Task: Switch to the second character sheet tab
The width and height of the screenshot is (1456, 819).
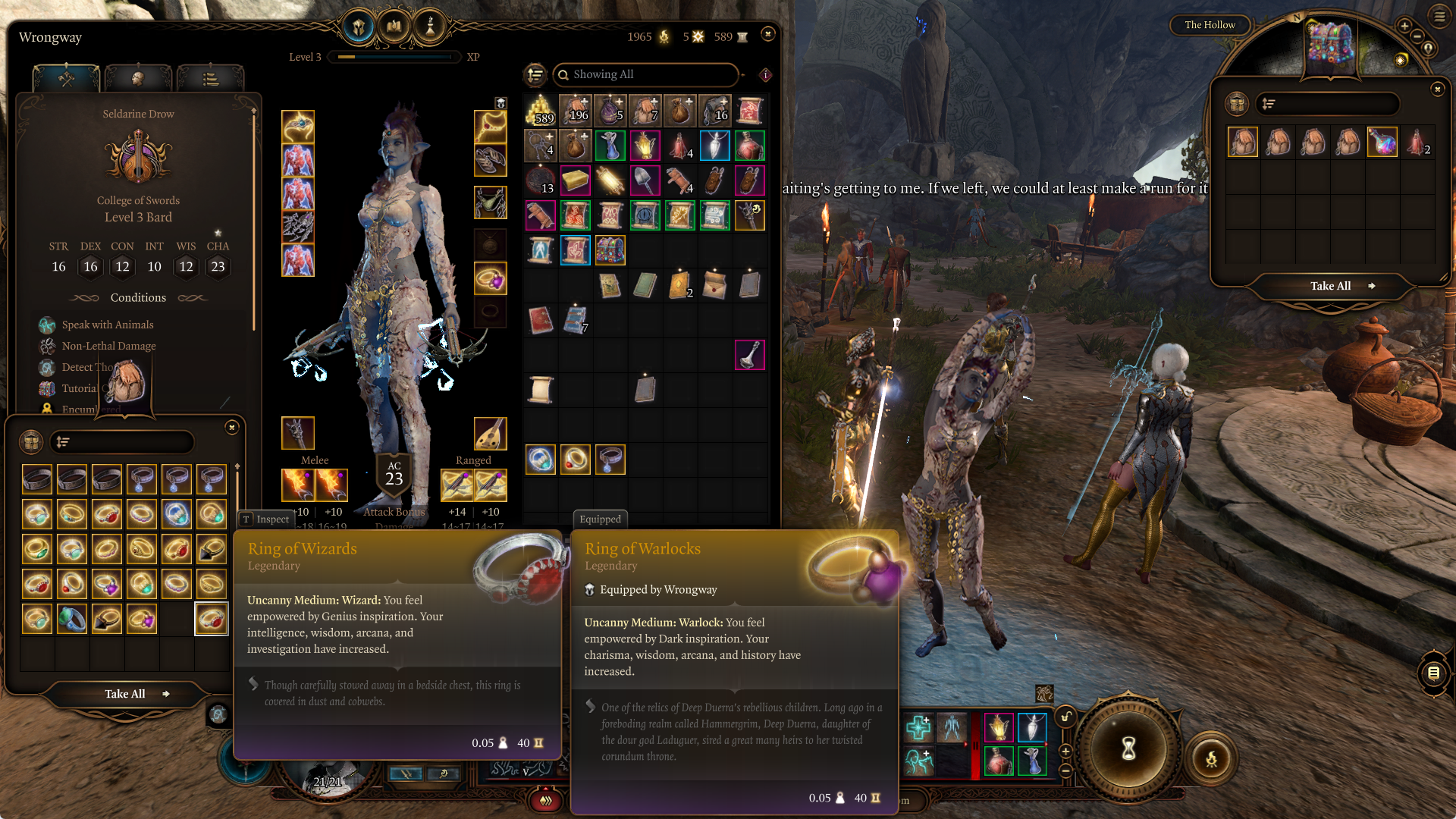Action: 138,78
